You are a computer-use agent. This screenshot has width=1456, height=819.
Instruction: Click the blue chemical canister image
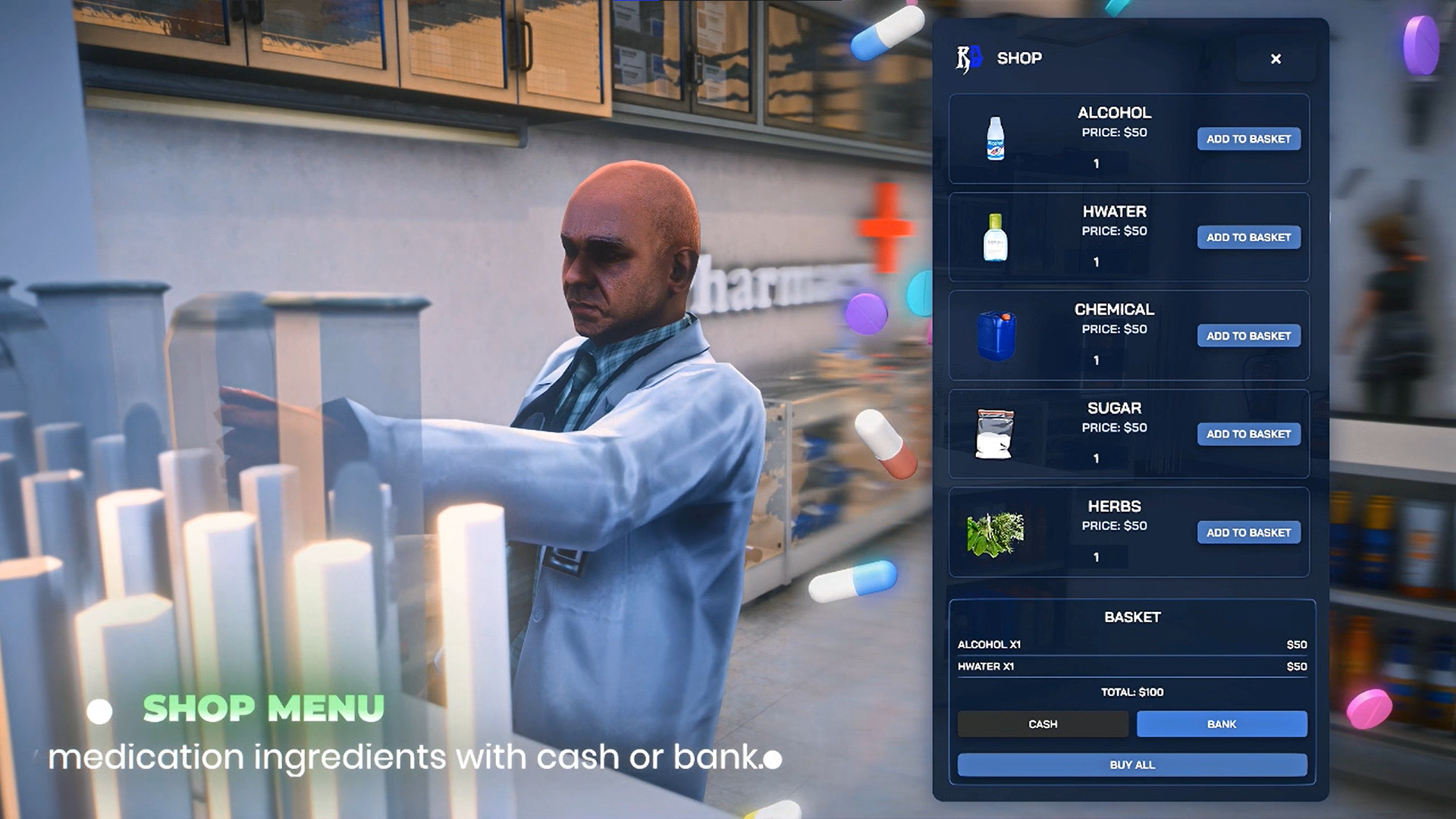tap(996, 336)
